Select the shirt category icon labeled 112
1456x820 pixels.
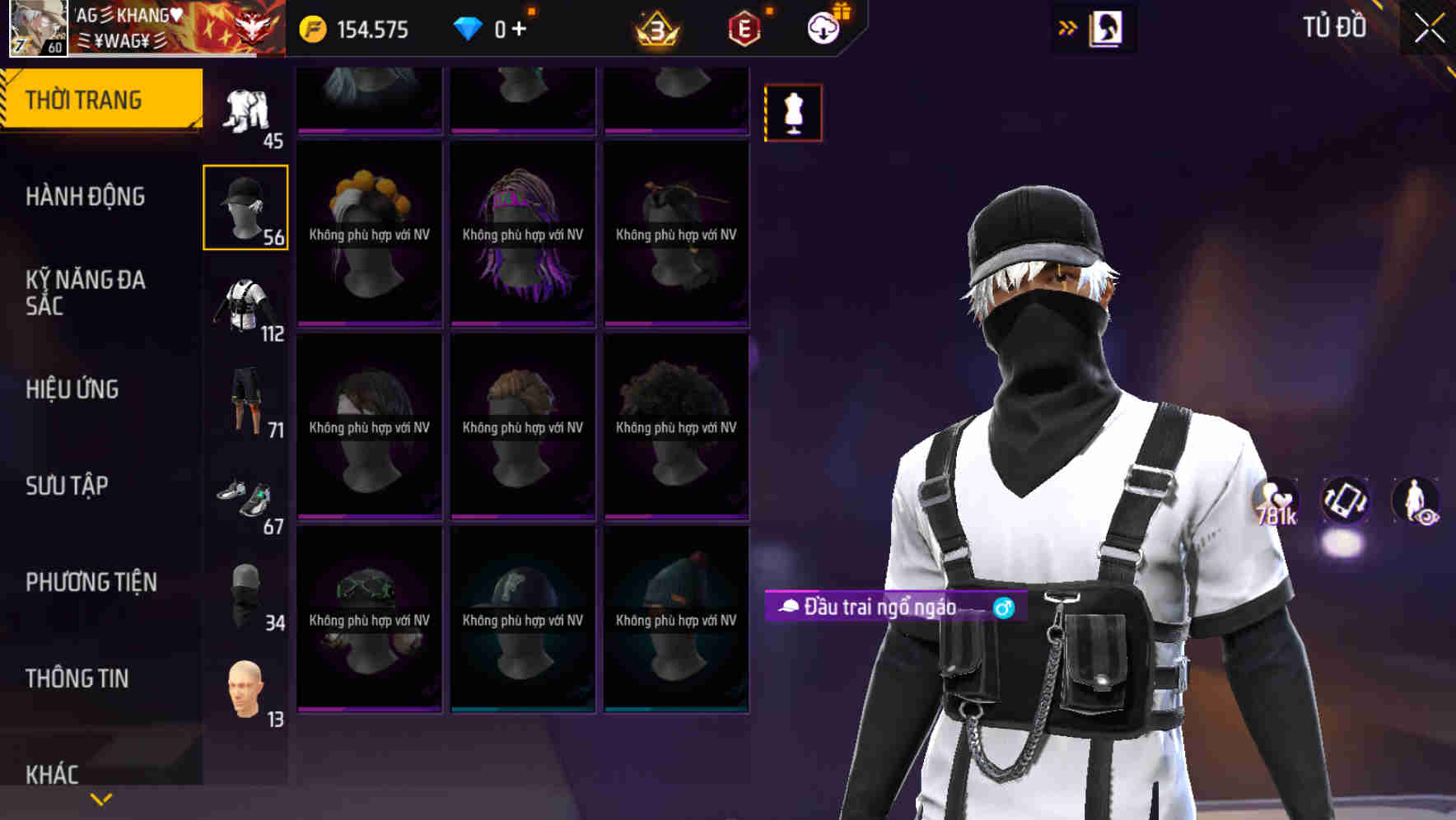[x=245, y=305]
